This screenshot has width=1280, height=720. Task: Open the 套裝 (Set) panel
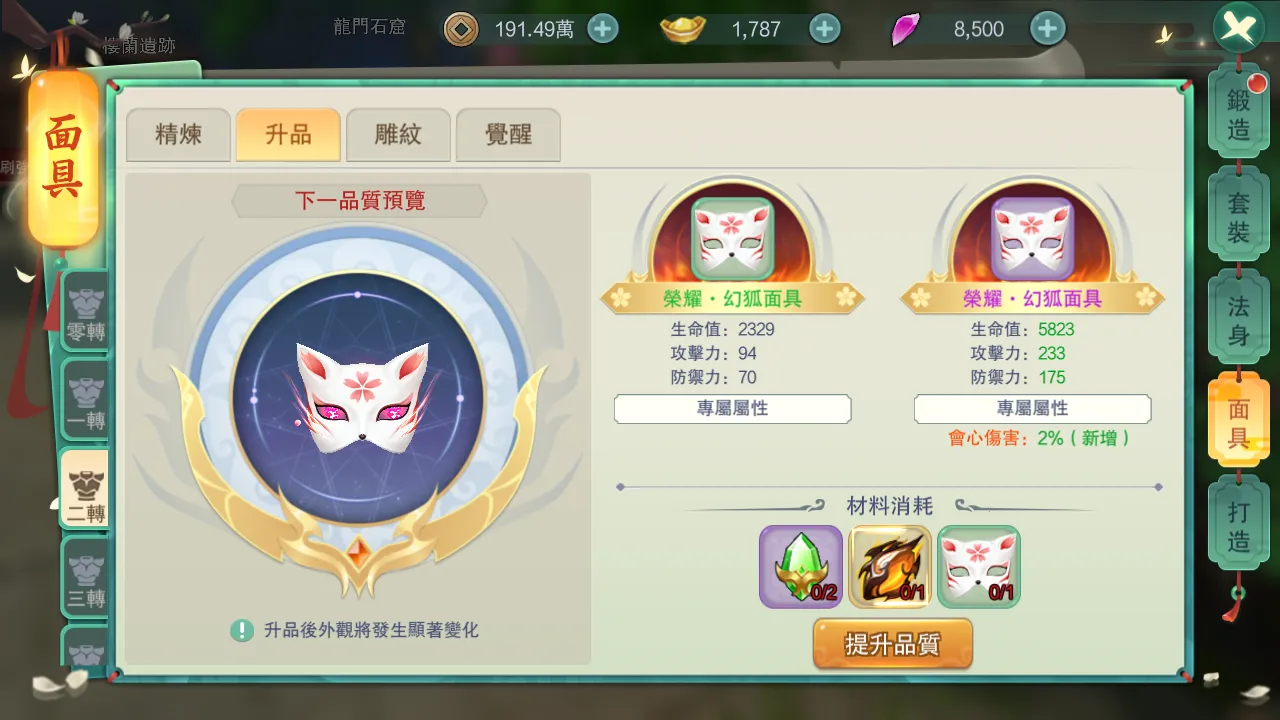coord(1239,213)
